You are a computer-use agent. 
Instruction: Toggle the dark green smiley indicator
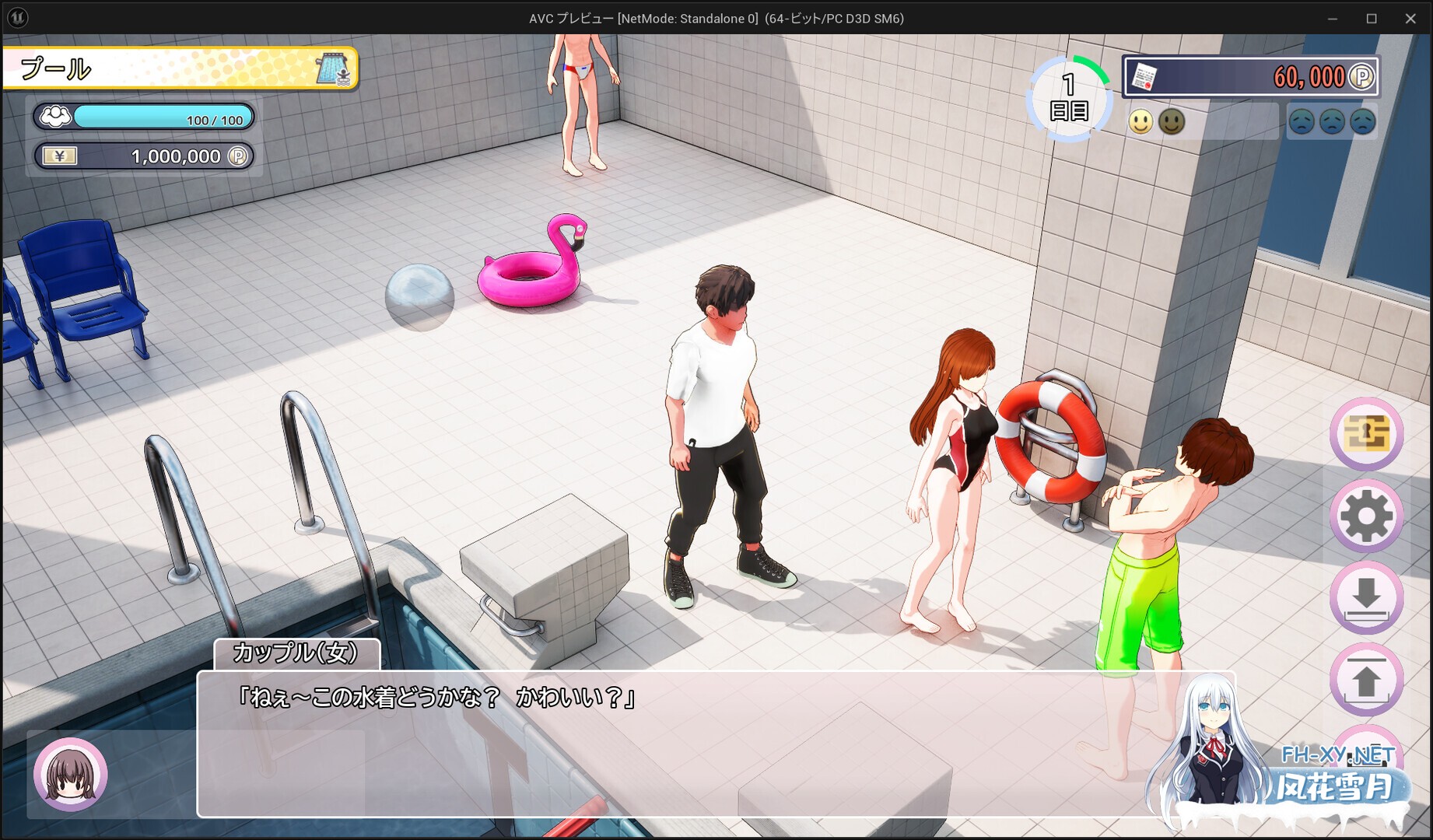pyautogui.click(x=1170, y=121)
